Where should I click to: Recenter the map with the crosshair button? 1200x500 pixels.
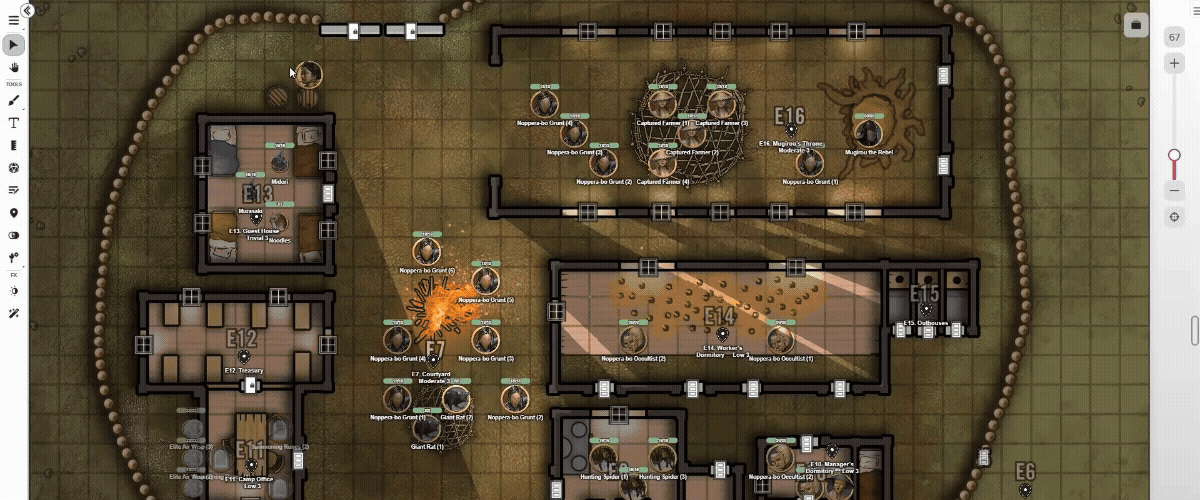[1175, 217]
